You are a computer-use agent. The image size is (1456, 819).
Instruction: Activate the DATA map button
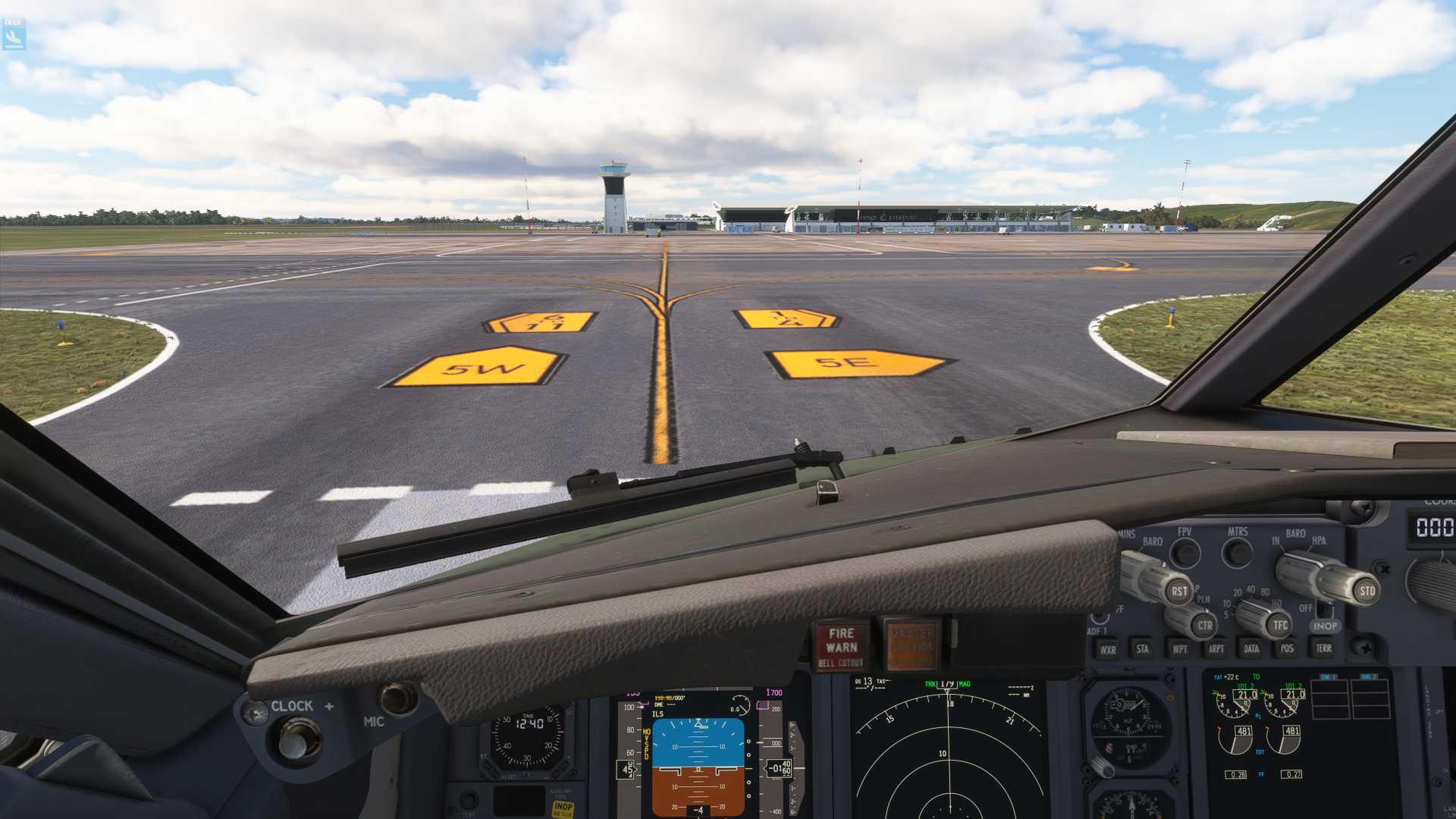pyautogui.click(x=1251, y=649)
